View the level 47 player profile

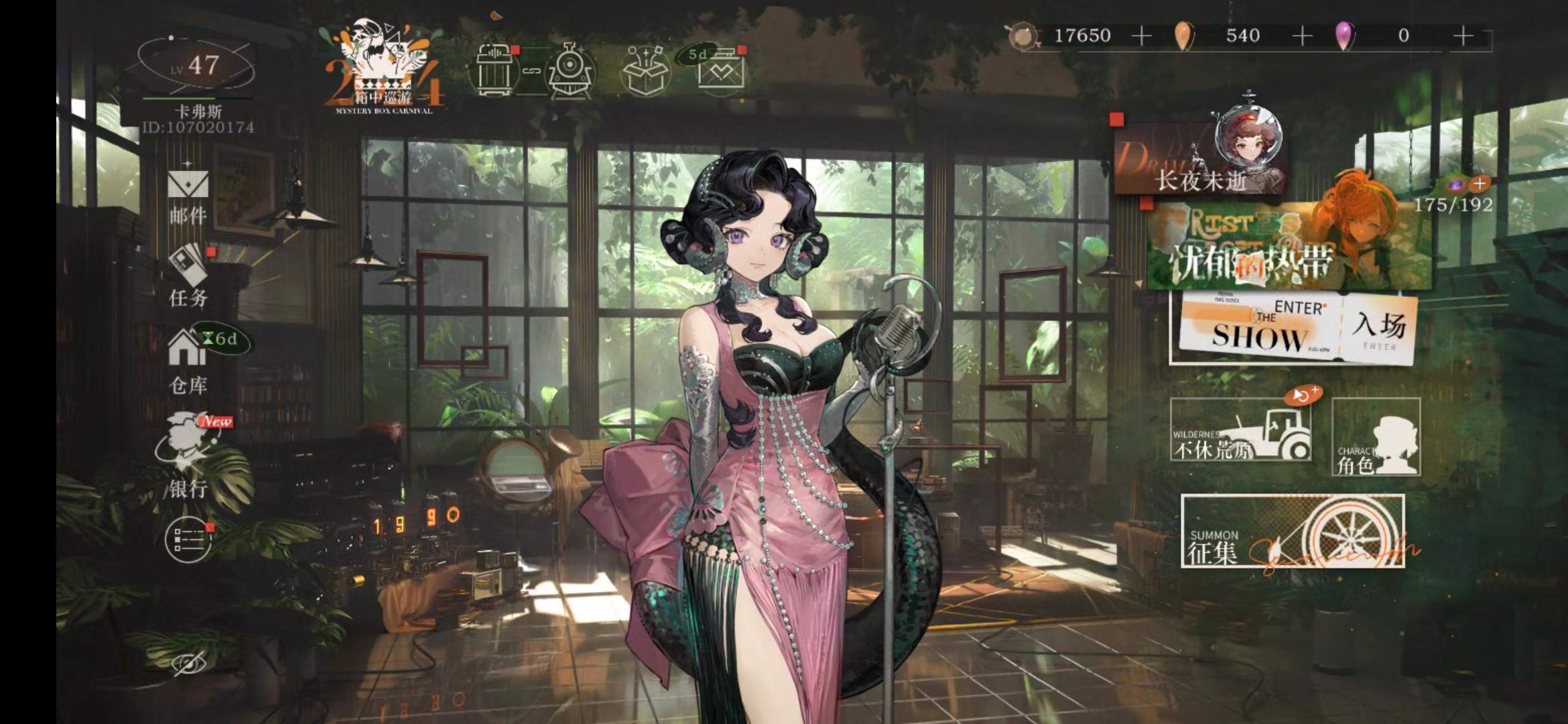click(x=196, y=67)
